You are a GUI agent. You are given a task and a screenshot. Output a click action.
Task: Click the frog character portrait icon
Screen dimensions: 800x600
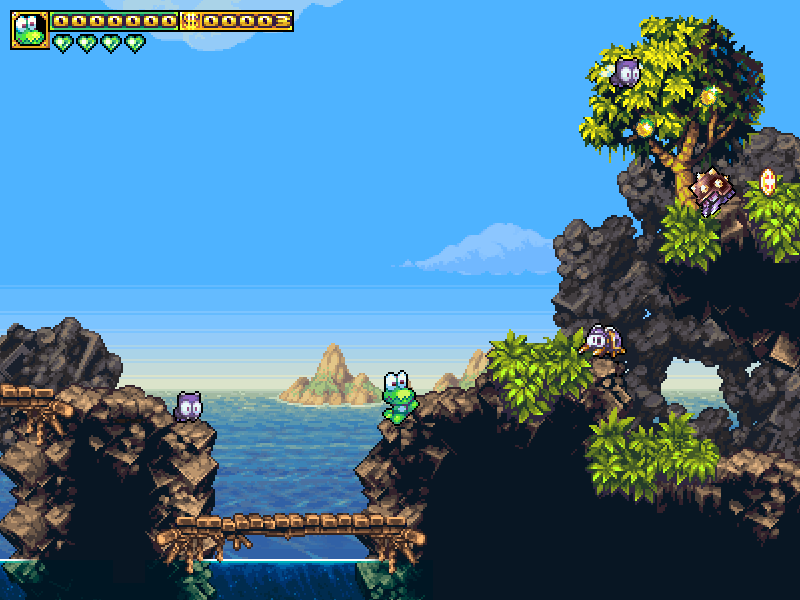tap(29, 30)
